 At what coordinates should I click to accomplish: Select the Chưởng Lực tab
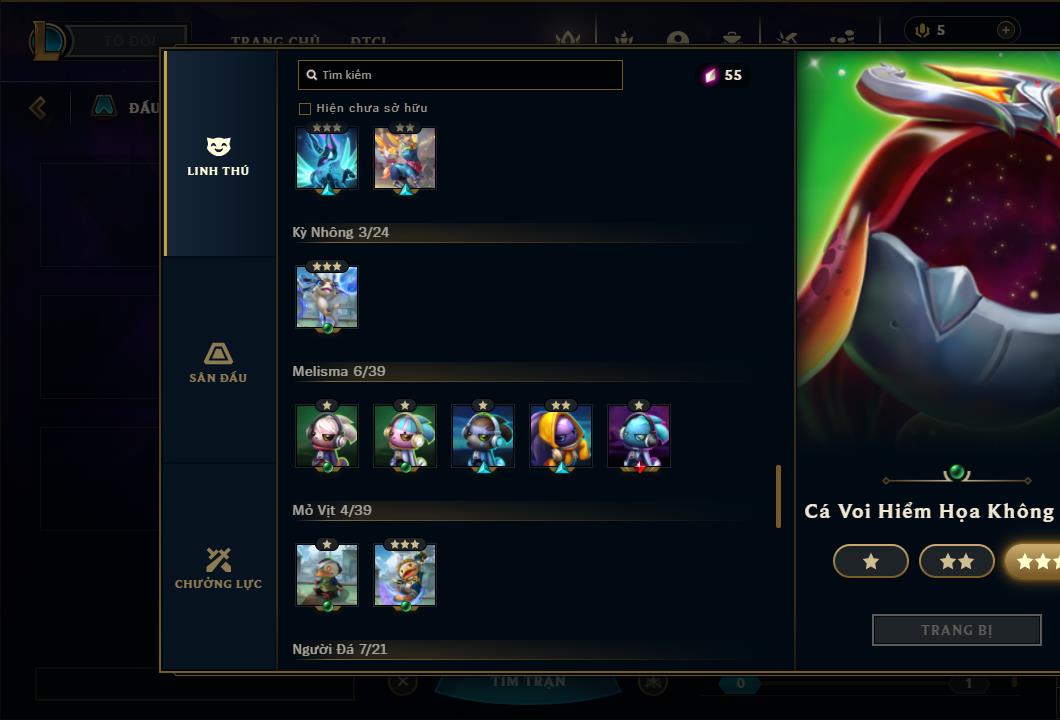tap(218, 568)
